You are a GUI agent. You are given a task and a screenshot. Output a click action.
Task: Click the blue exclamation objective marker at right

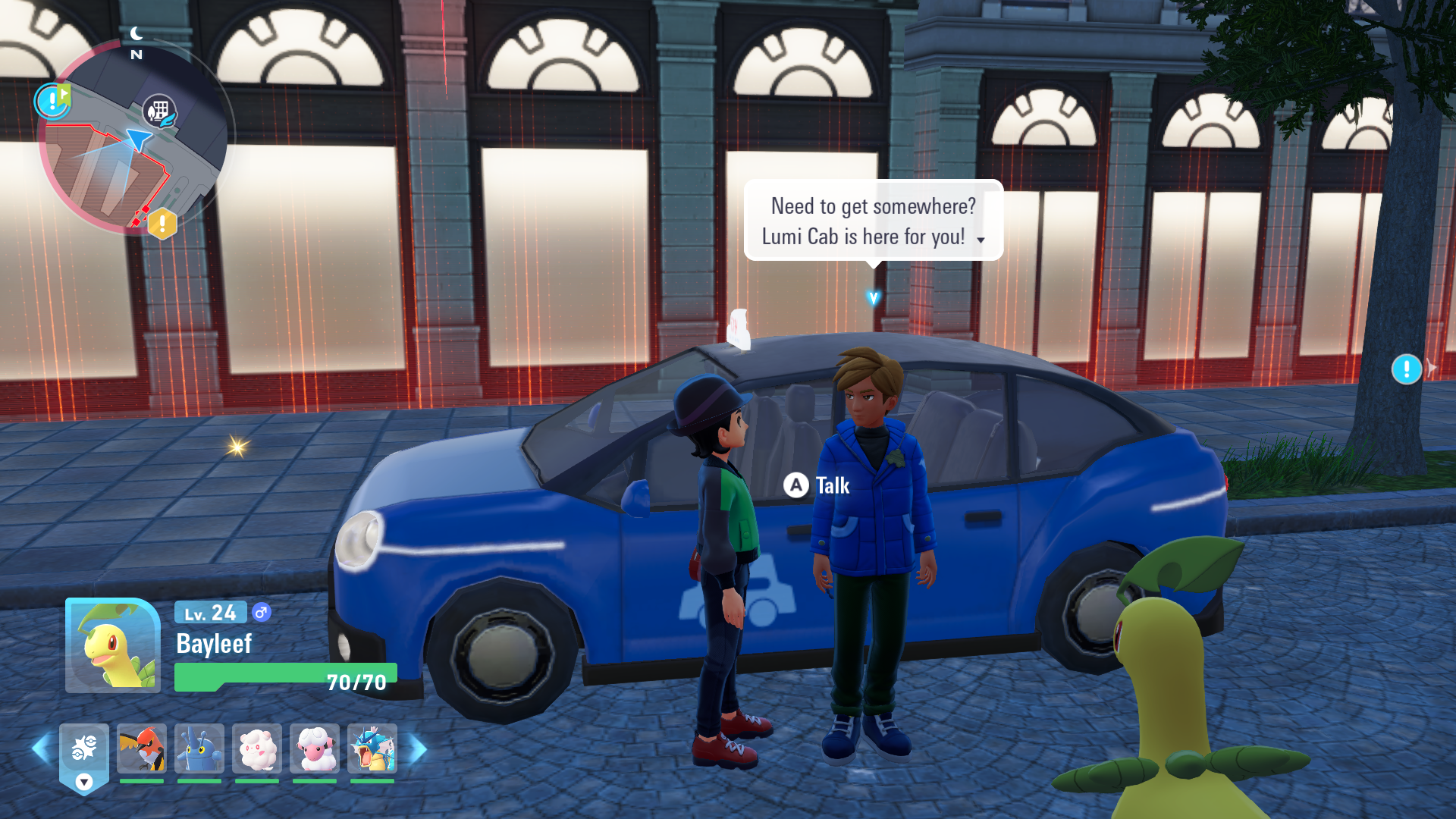pyautogui.click(x=1406, y=369)
